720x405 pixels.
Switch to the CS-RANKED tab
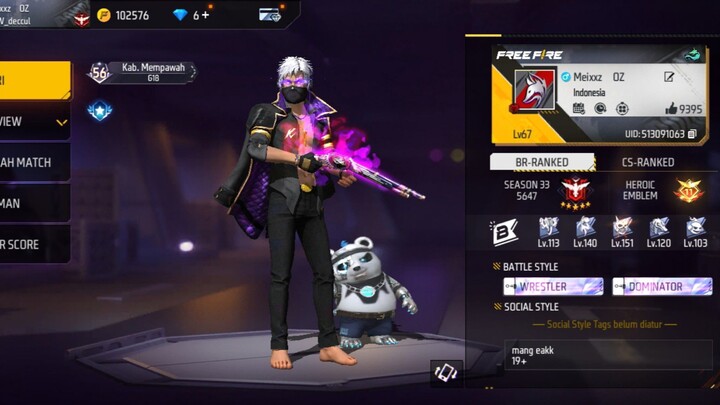647,162
